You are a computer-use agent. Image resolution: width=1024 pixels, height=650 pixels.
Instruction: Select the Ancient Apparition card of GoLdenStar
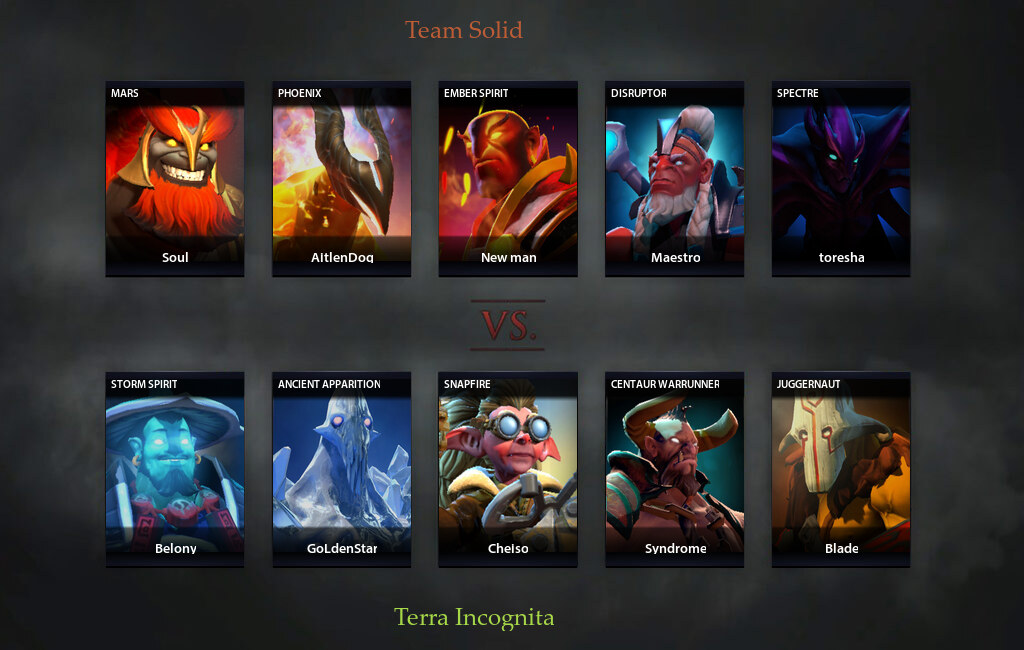[342, 469]
